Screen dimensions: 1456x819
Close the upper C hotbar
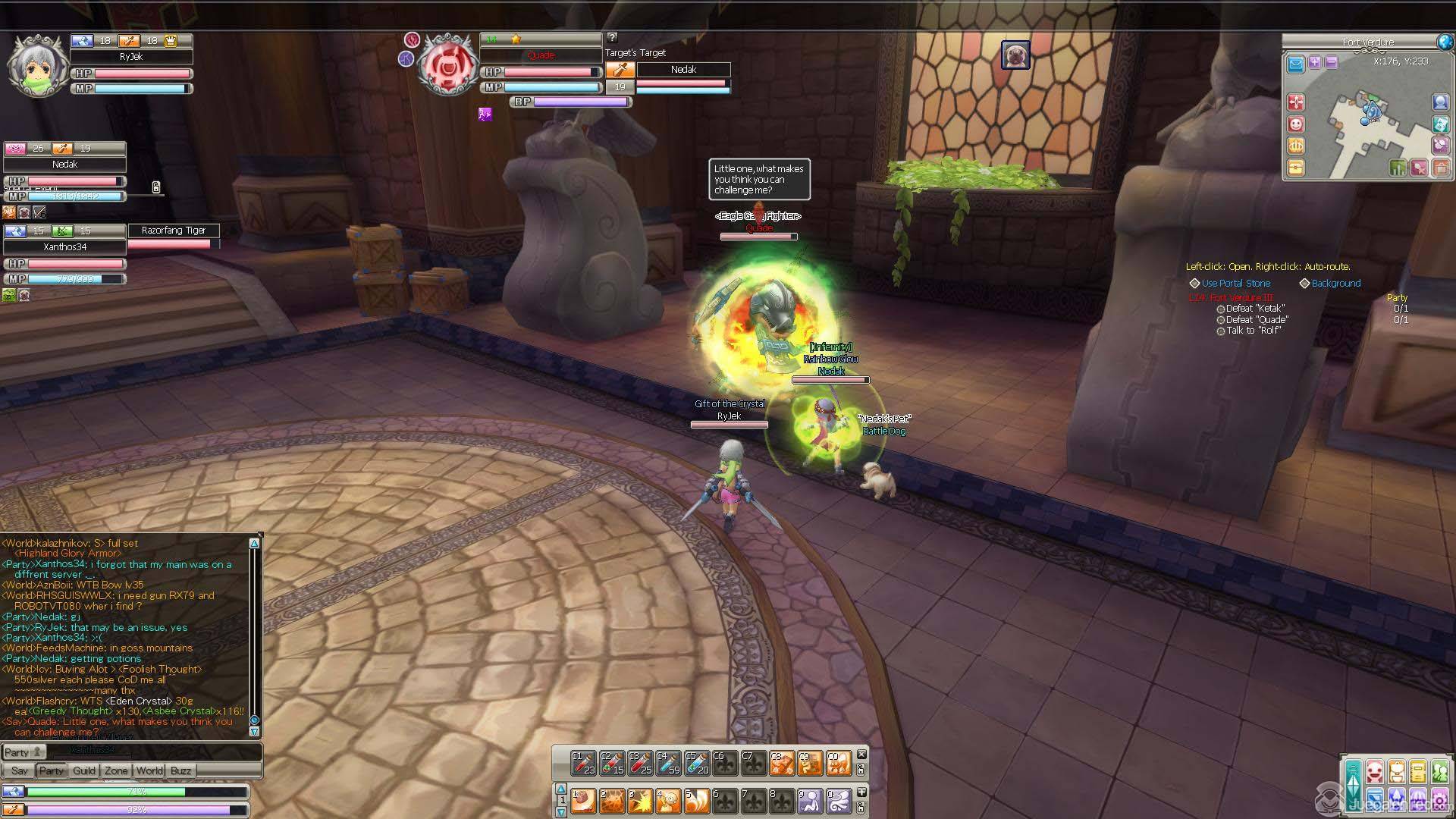(x=861, y=755)
